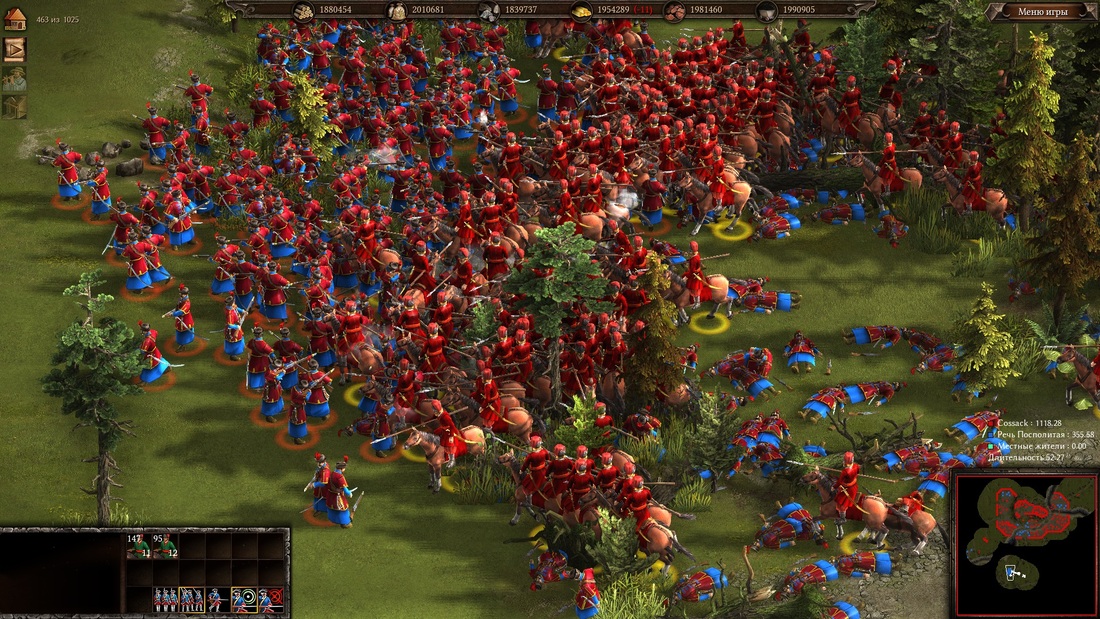1100x619 pixels.
Task: Activate the highlighted raised-muskets formation button
Action: [x=191, y=599]
